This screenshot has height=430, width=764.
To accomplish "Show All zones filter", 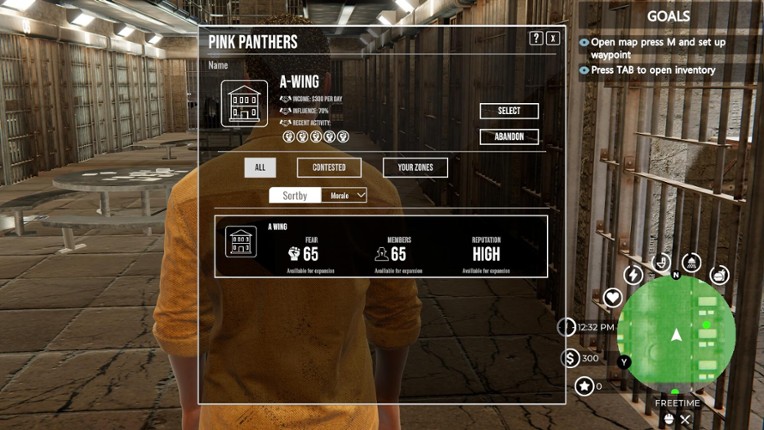I will click(x=260, y=167).
